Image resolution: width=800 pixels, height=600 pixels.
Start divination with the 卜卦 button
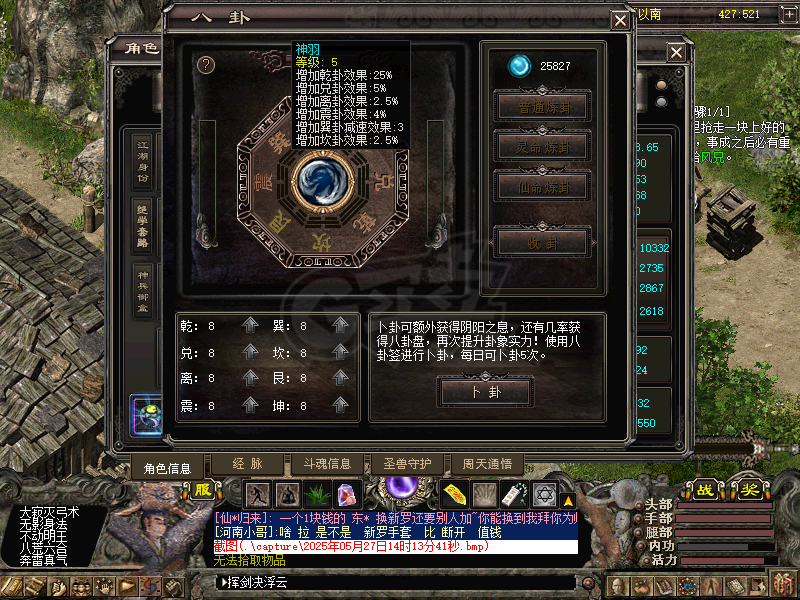[485, 393]
